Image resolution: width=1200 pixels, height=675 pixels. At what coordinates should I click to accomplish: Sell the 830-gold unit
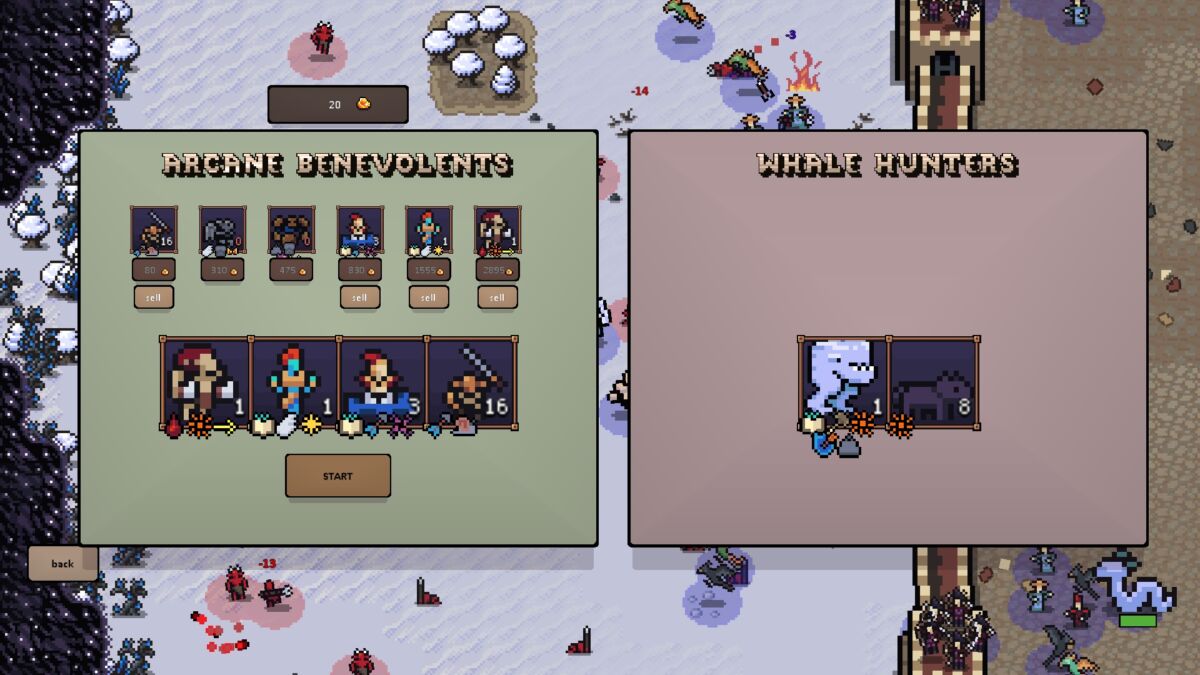coord(360,297)
